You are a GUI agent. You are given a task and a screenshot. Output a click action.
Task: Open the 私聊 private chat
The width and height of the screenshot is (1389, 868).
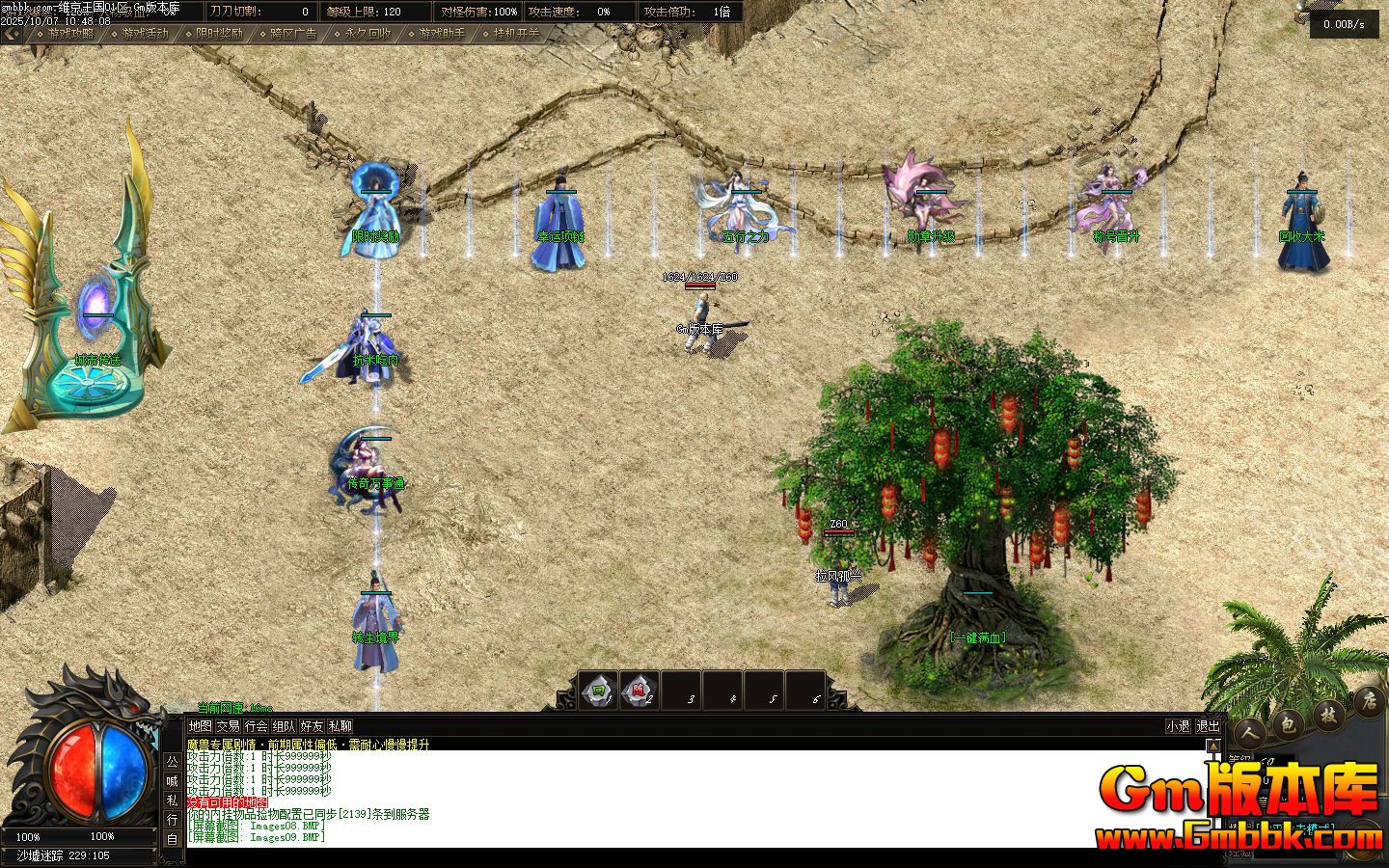[340, 726]
